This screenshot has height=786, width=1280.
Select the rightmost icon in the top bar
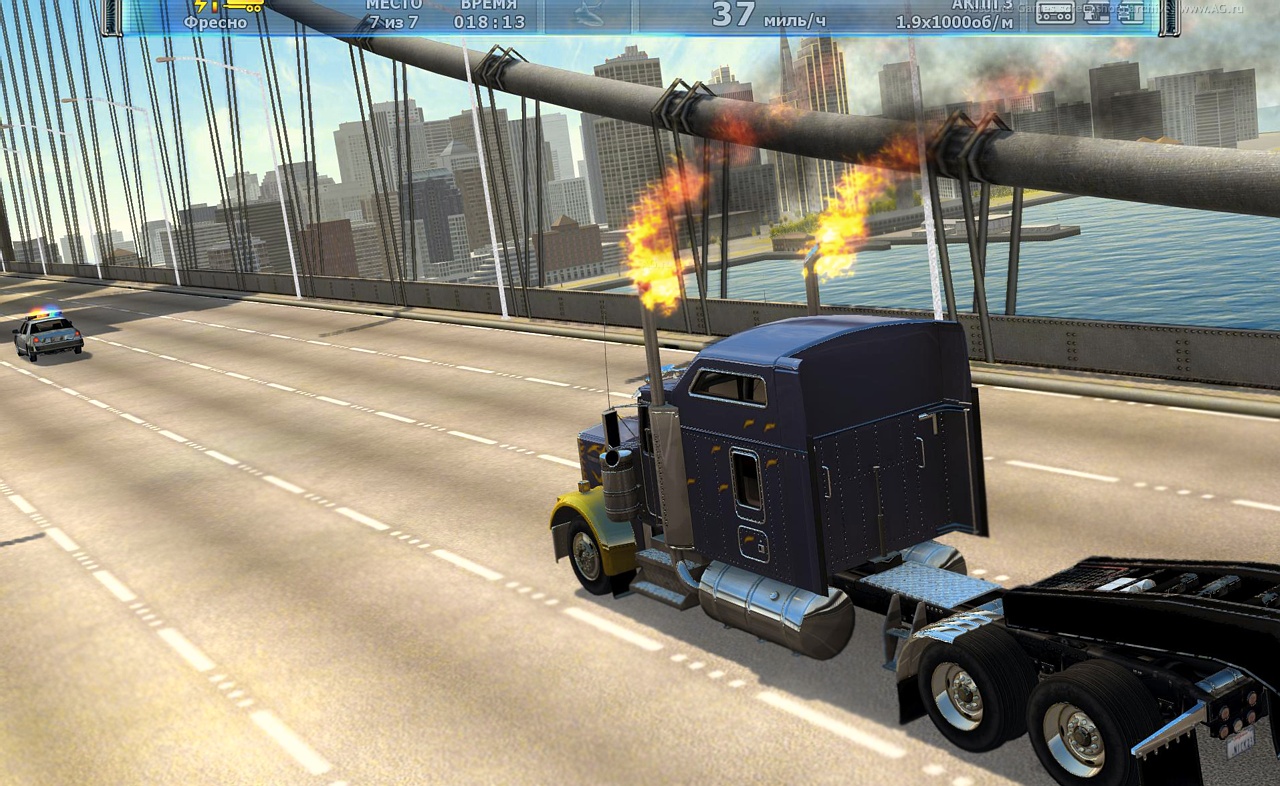click(x=1130, y=12)
